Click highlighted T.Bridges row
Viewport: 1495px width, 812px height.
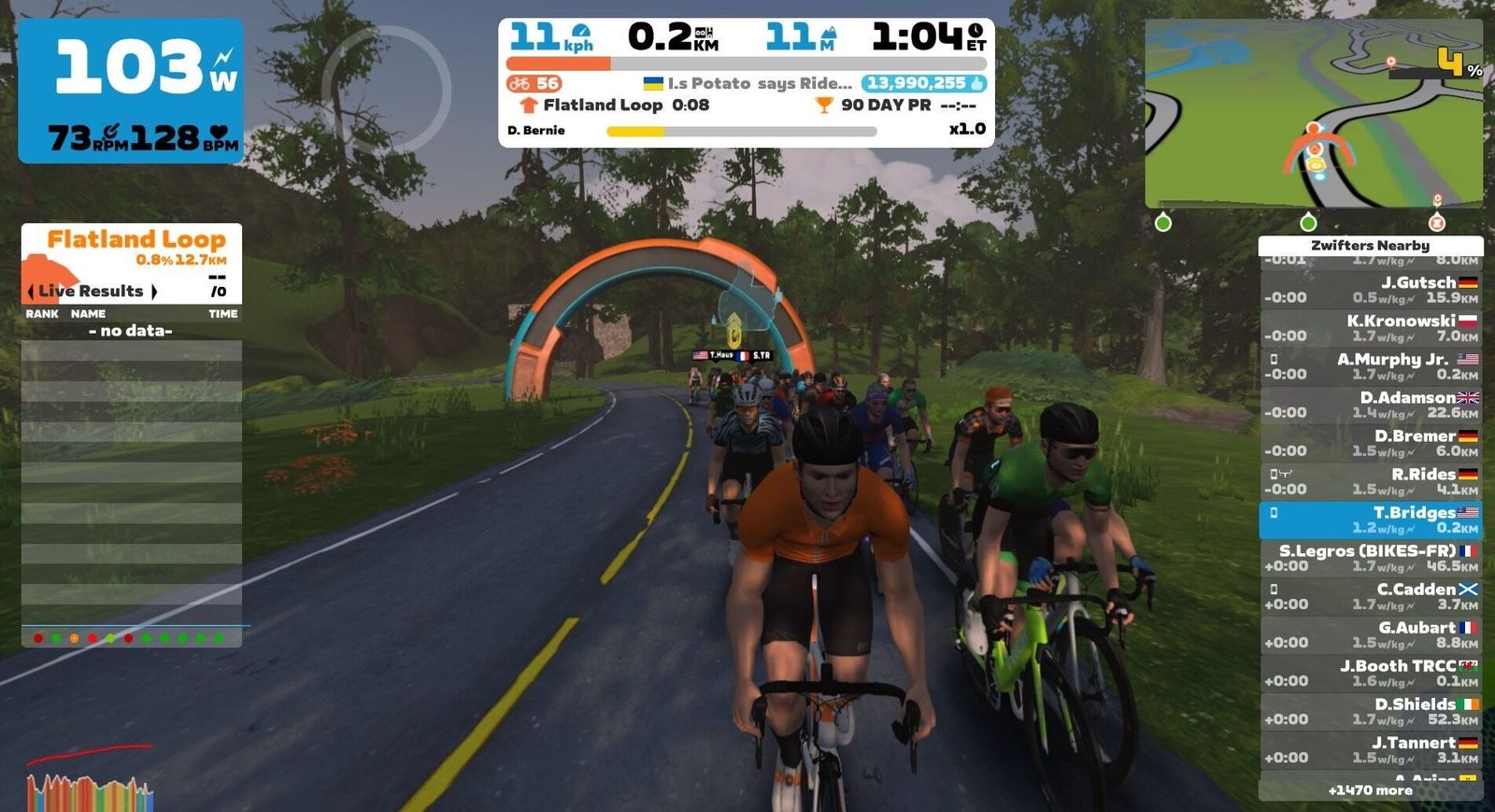(1370, 520)
